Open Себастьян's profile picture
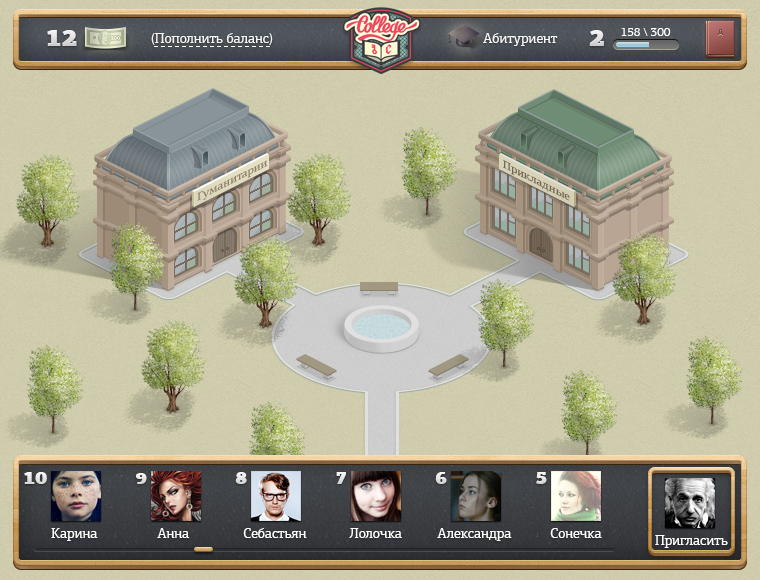Image resolution: width=760 pixels, height=580 pixels. (276, 496)
